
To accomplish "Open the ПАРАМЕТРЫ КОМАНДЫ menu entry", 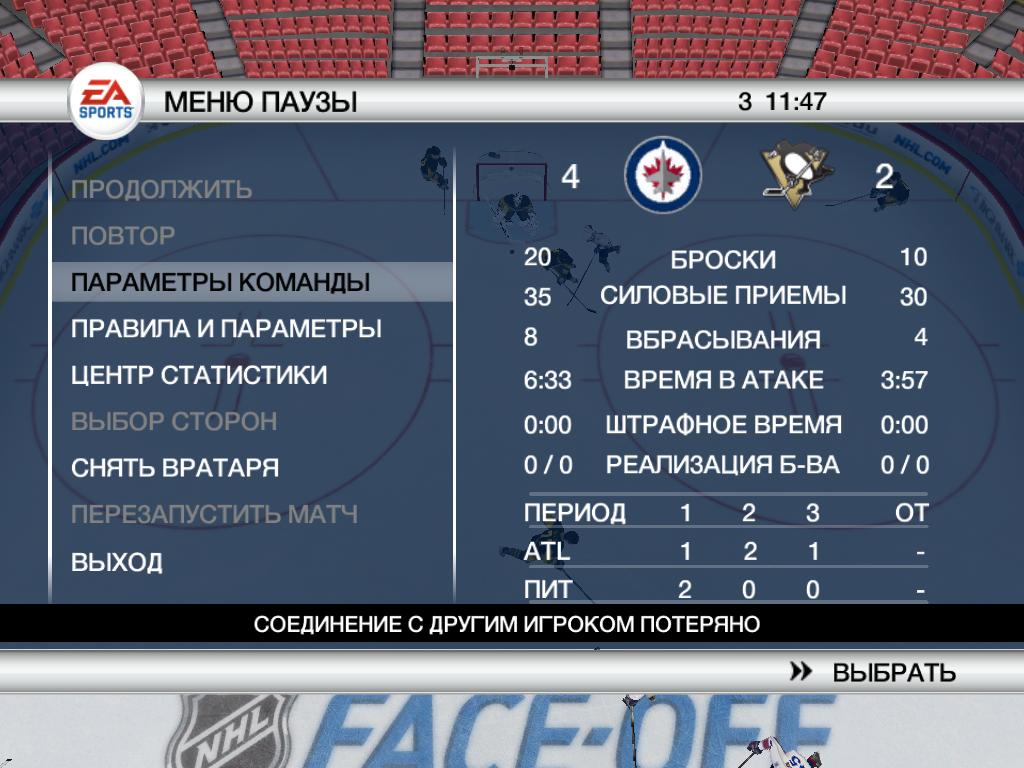I will pos(221,283).
